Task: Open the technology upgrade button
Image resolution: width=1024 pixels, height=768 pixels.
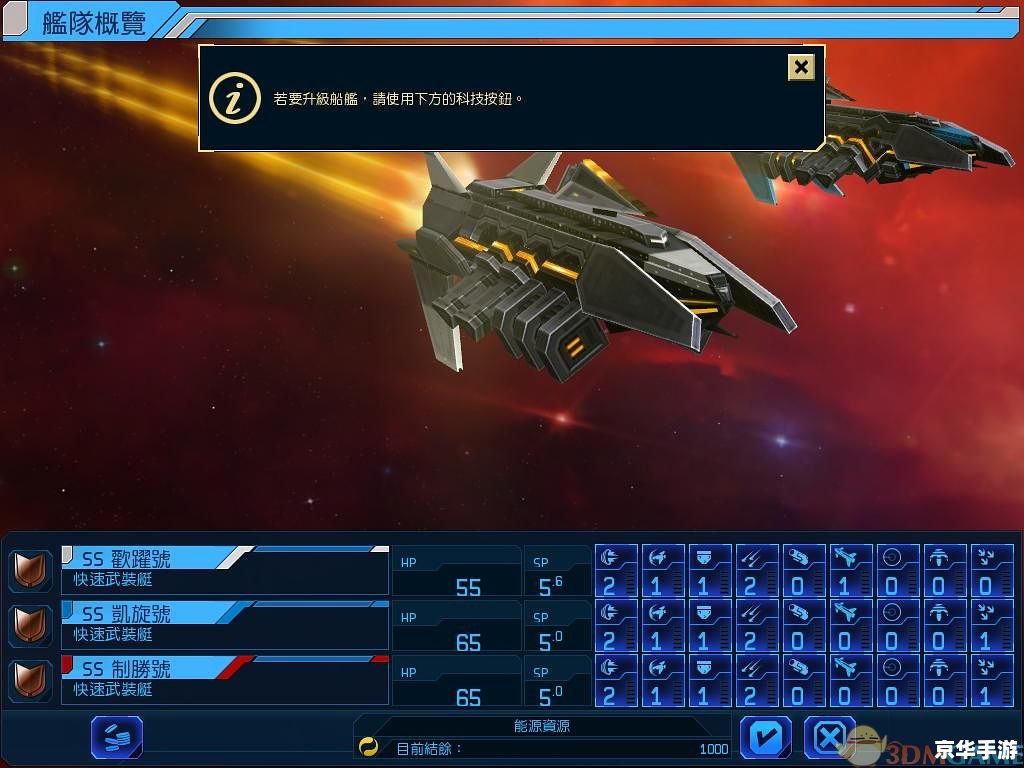Action: [x=117, y=738]
